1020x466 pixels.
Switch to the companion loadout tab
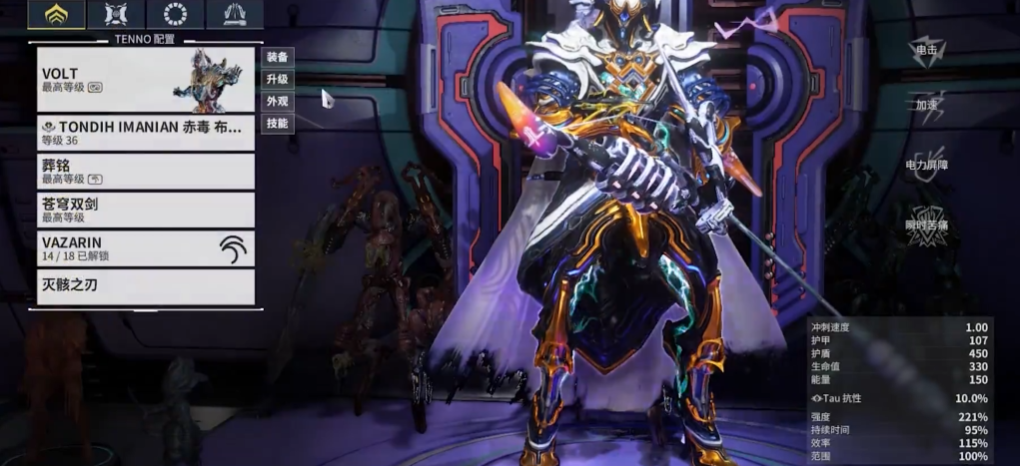[116, 14]
